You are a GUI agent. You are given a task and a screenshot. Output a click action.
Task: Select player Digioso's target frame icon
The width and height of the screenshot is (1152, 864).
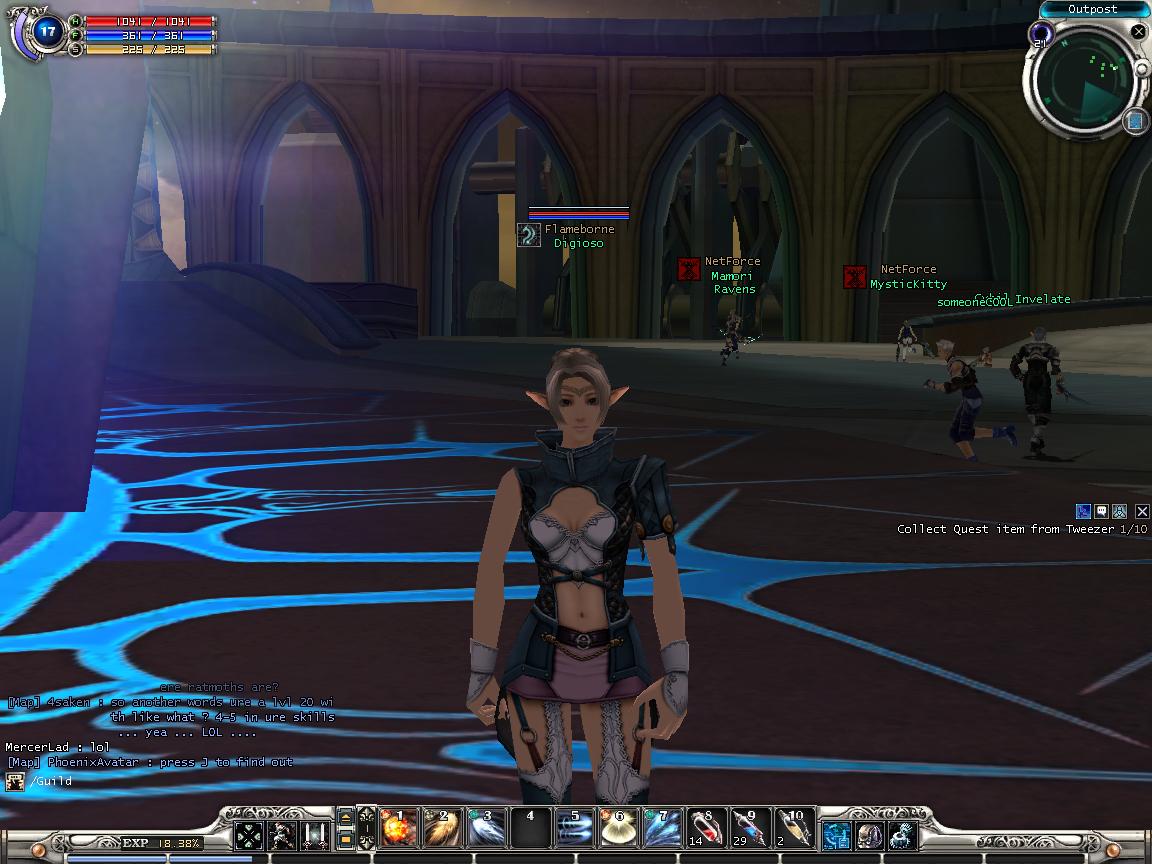[528, 235]
